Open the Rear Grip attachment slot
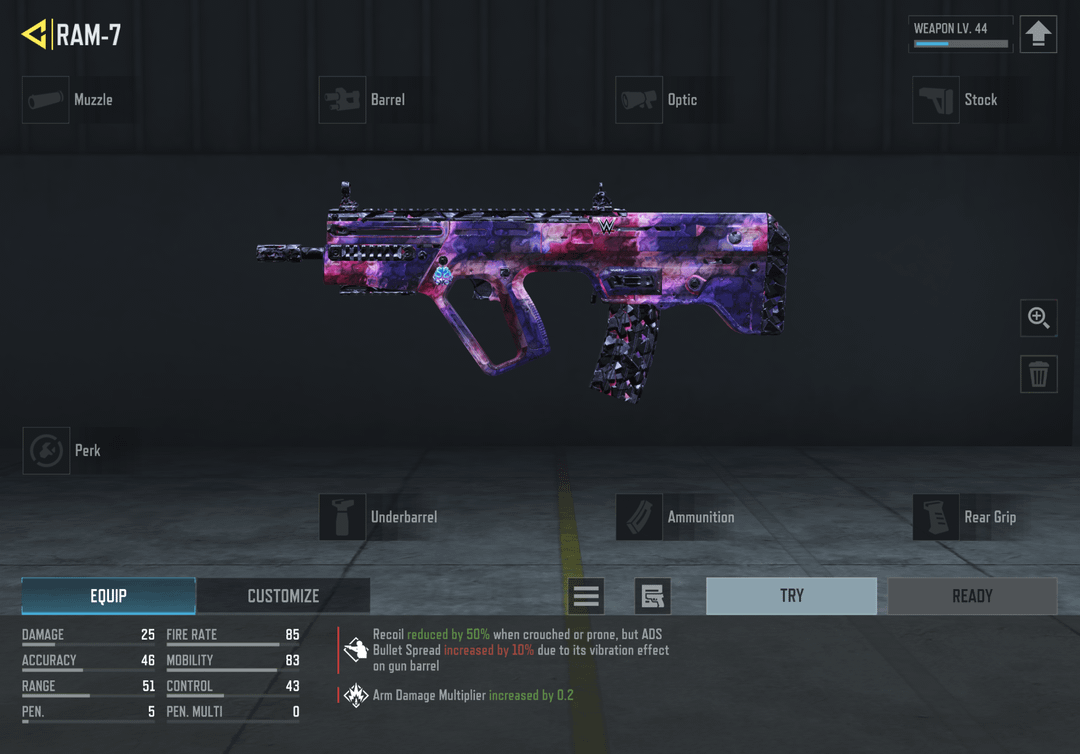 (x=936, y=517)
